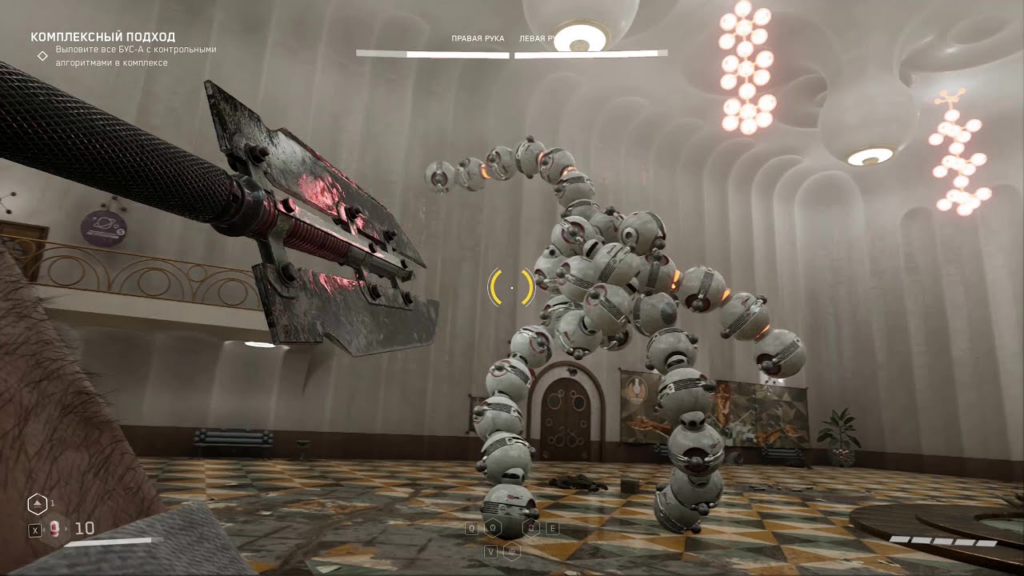This screenshot has height=576, width=1024.
Task: Open the Комплексный подход quest tracker
Action: point(103,37)
